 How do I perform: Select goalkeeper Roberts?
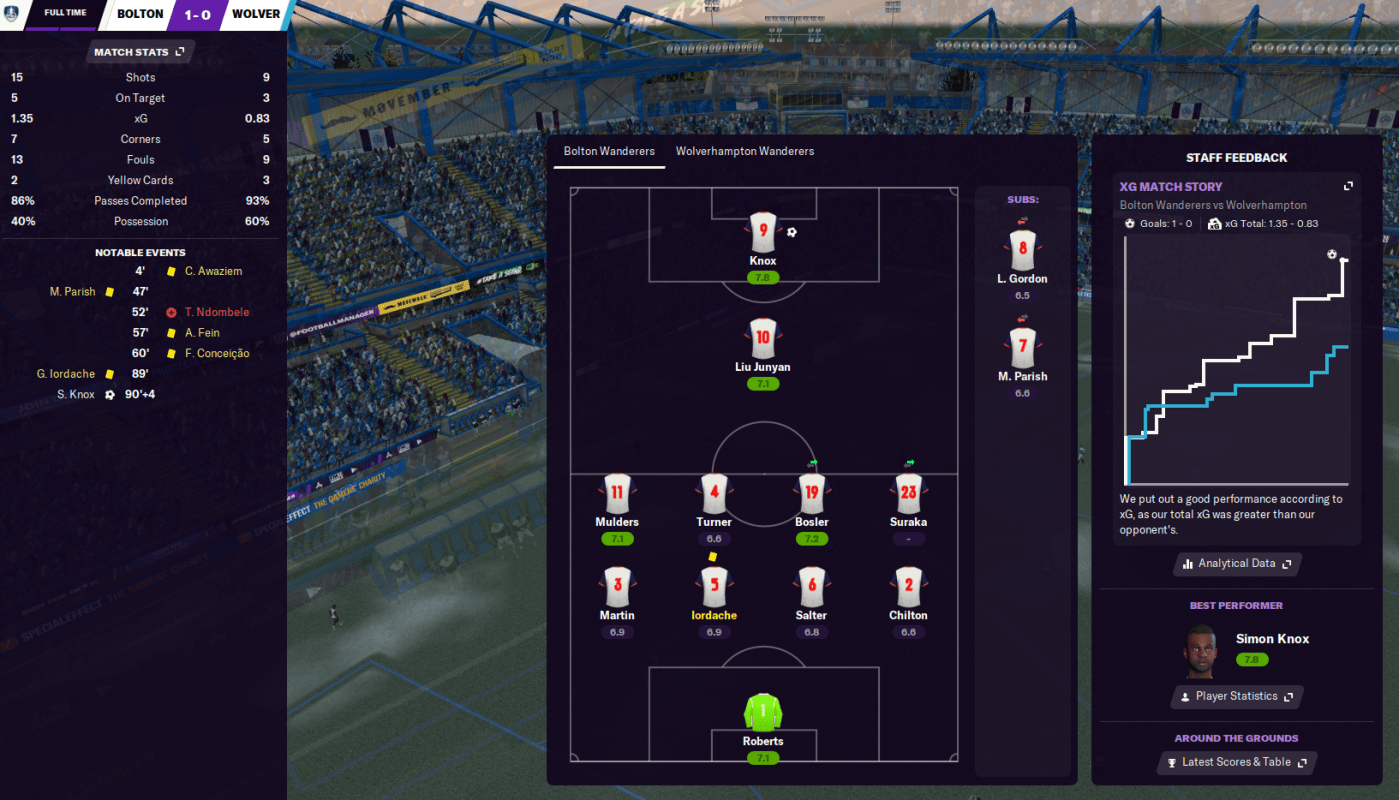coord(763,712)
